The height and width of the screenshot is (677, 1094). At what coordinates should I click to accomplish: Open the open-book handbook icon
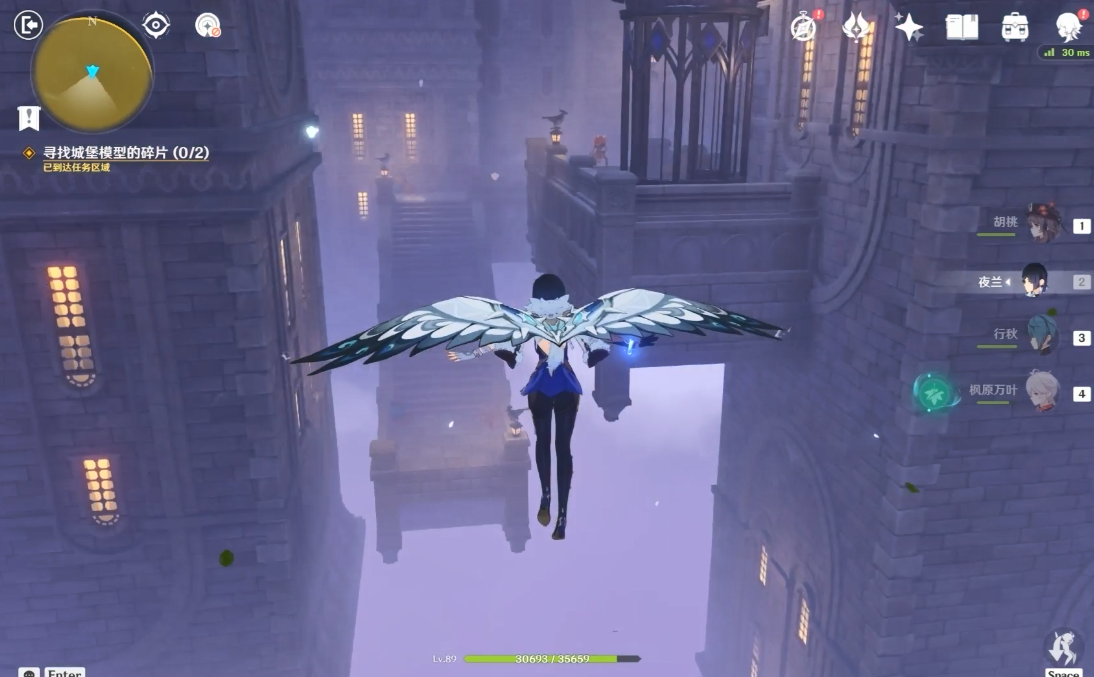click(961, 27)
